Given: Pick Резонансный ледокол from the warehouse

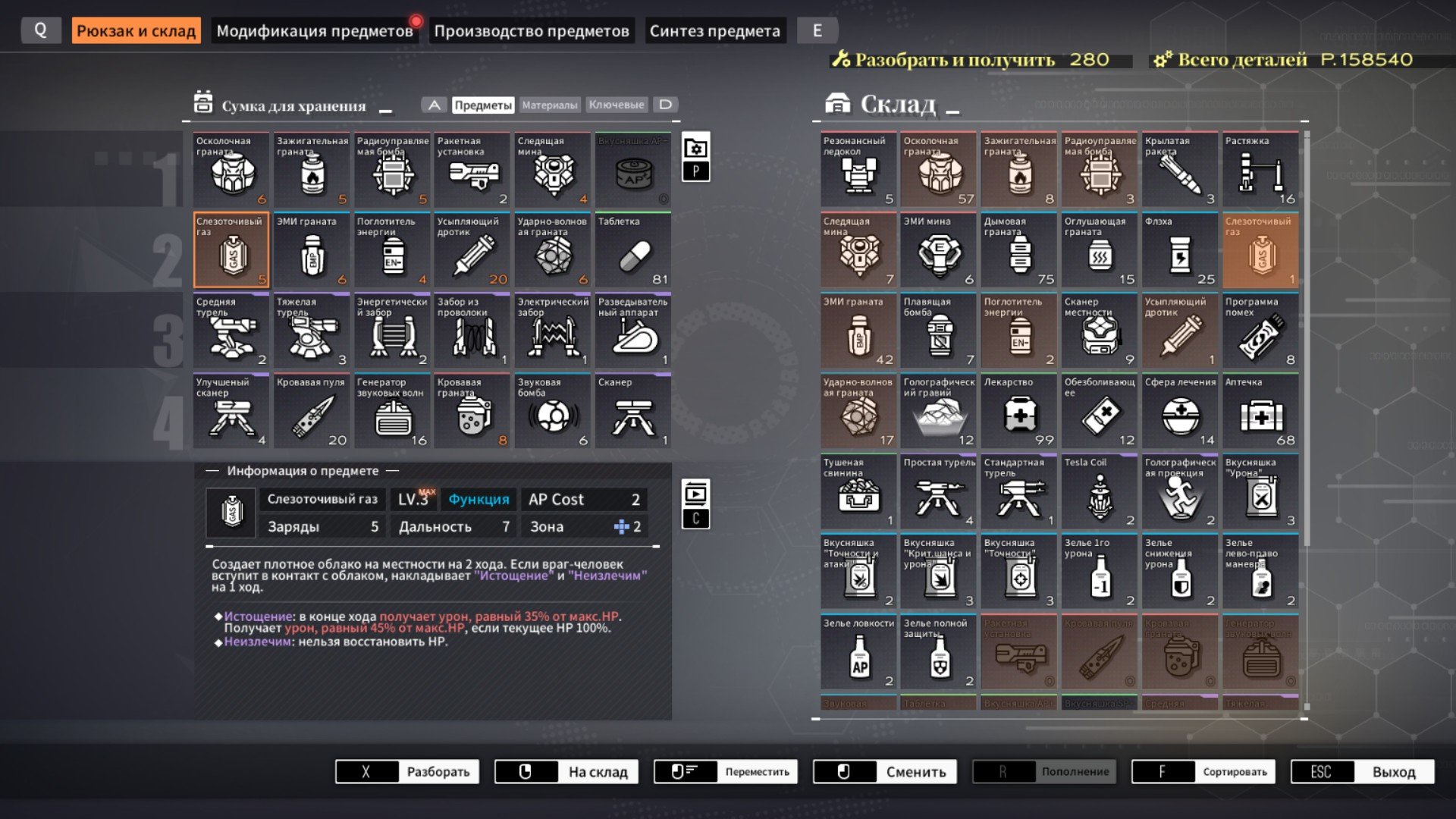Looking at the screenshot, I should (x=858, y=171).
